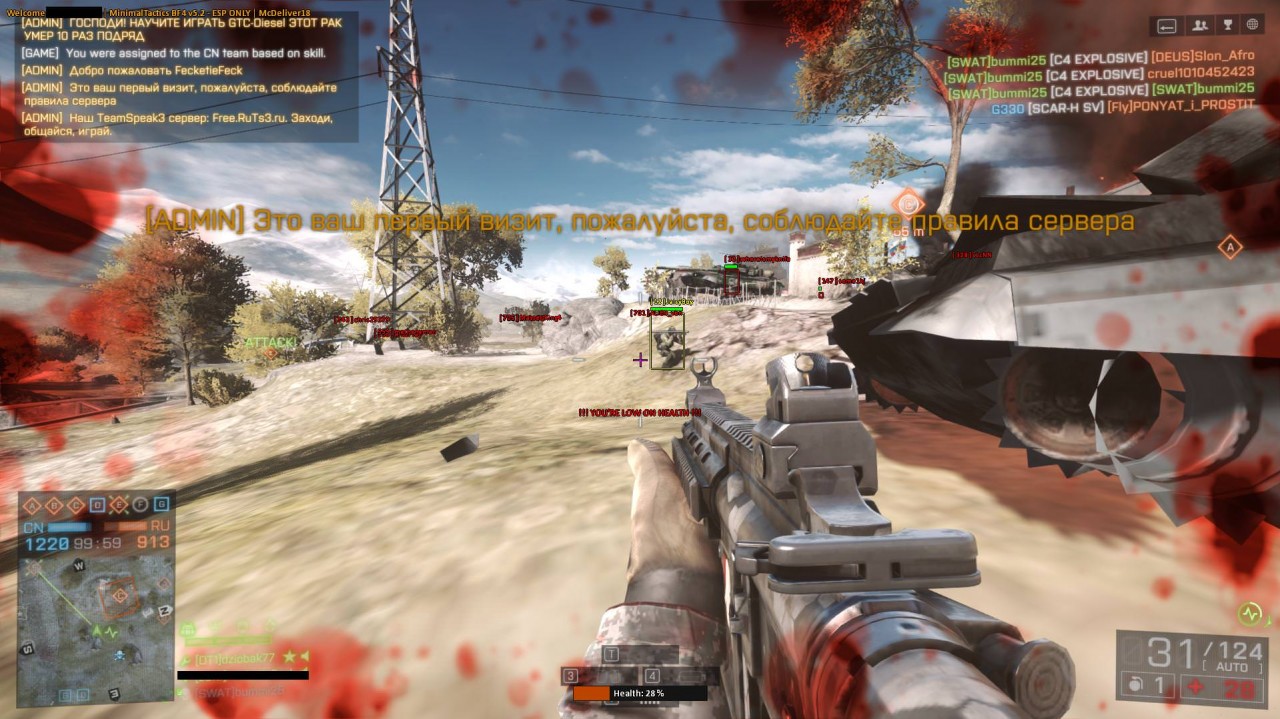Select weapon slot 4 in bottom bar
The image size is (1280, 719).
[652, 675]
